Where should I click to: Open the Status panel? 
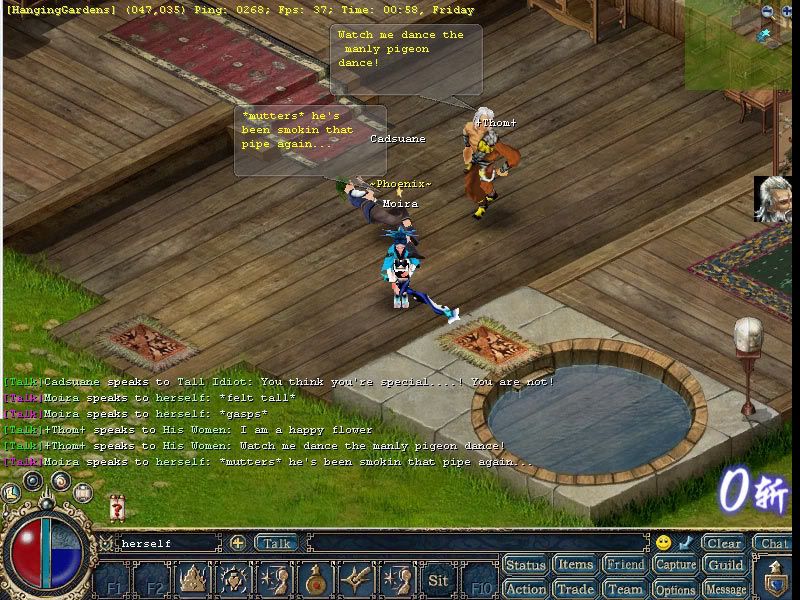pos(525,566)
